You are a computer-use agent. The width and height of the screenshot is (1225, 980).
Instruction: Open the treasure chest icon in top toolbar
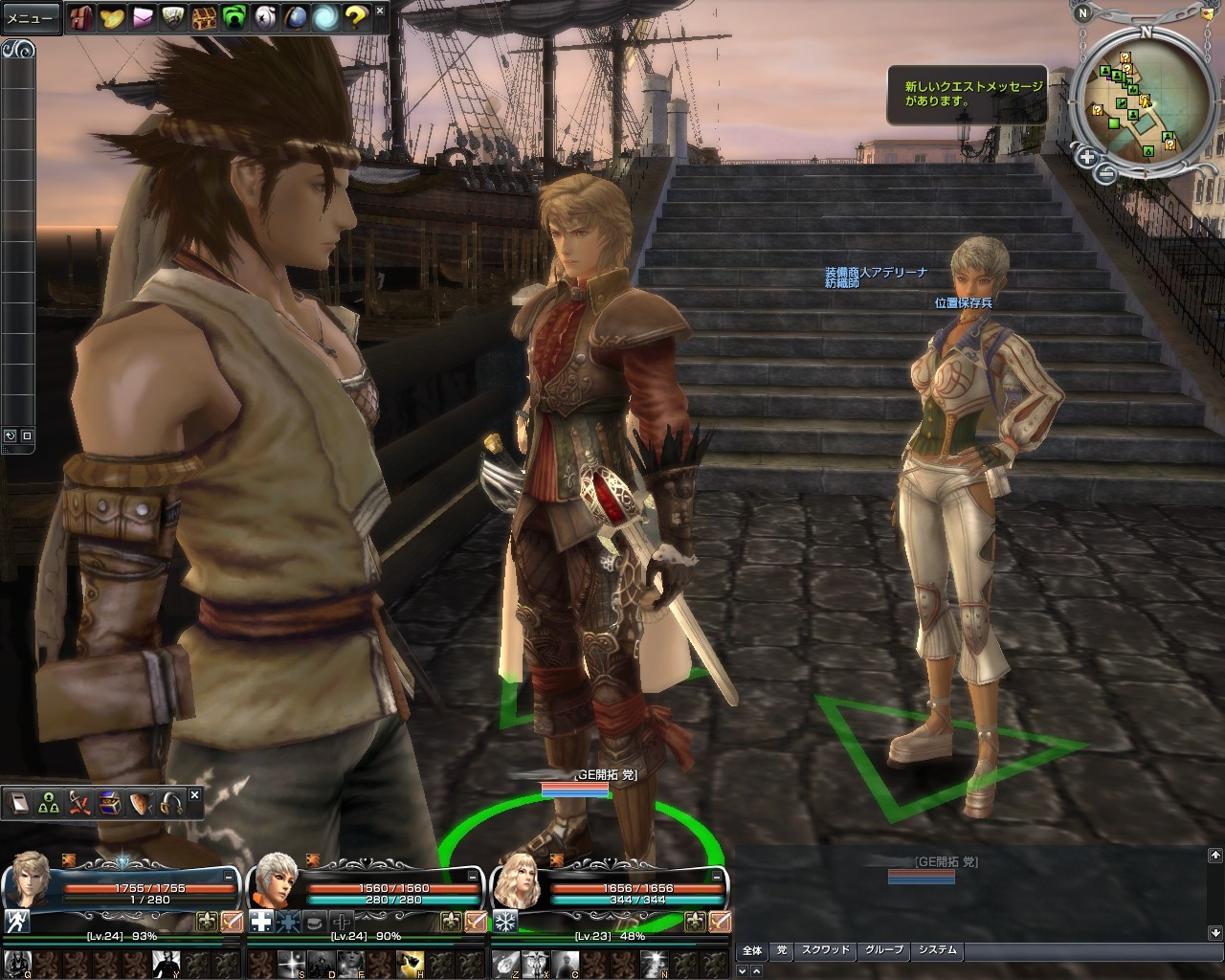coord(204,17)
